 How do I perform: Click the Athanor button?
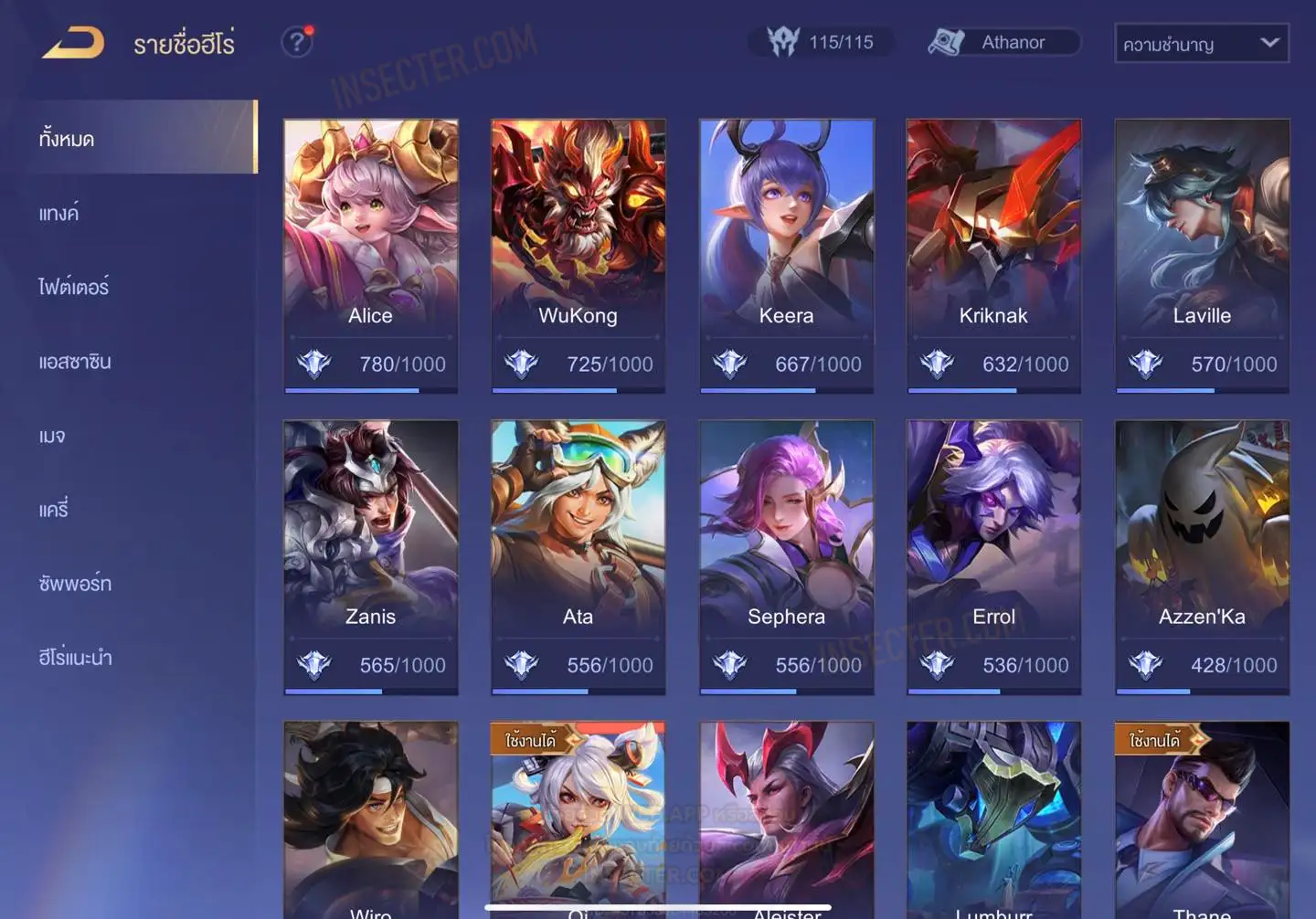(1003, 42)
